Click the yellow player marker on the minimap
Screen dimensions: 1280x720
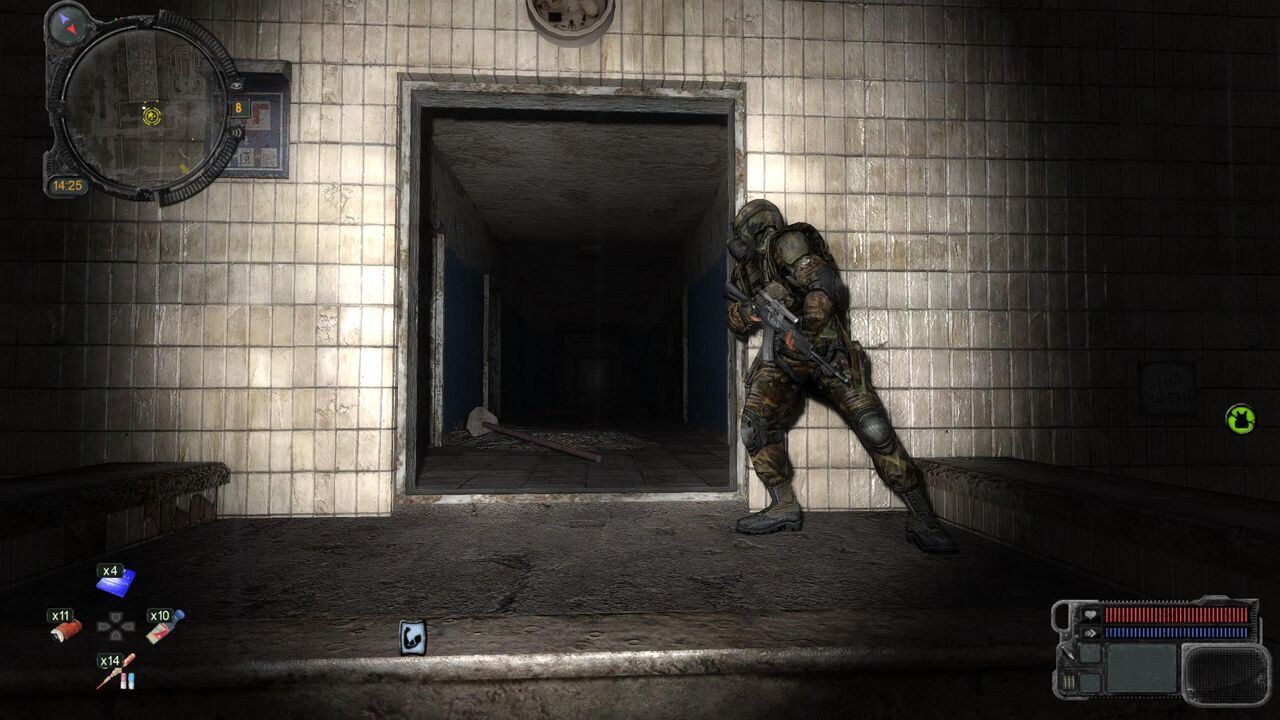pos(151,114)
